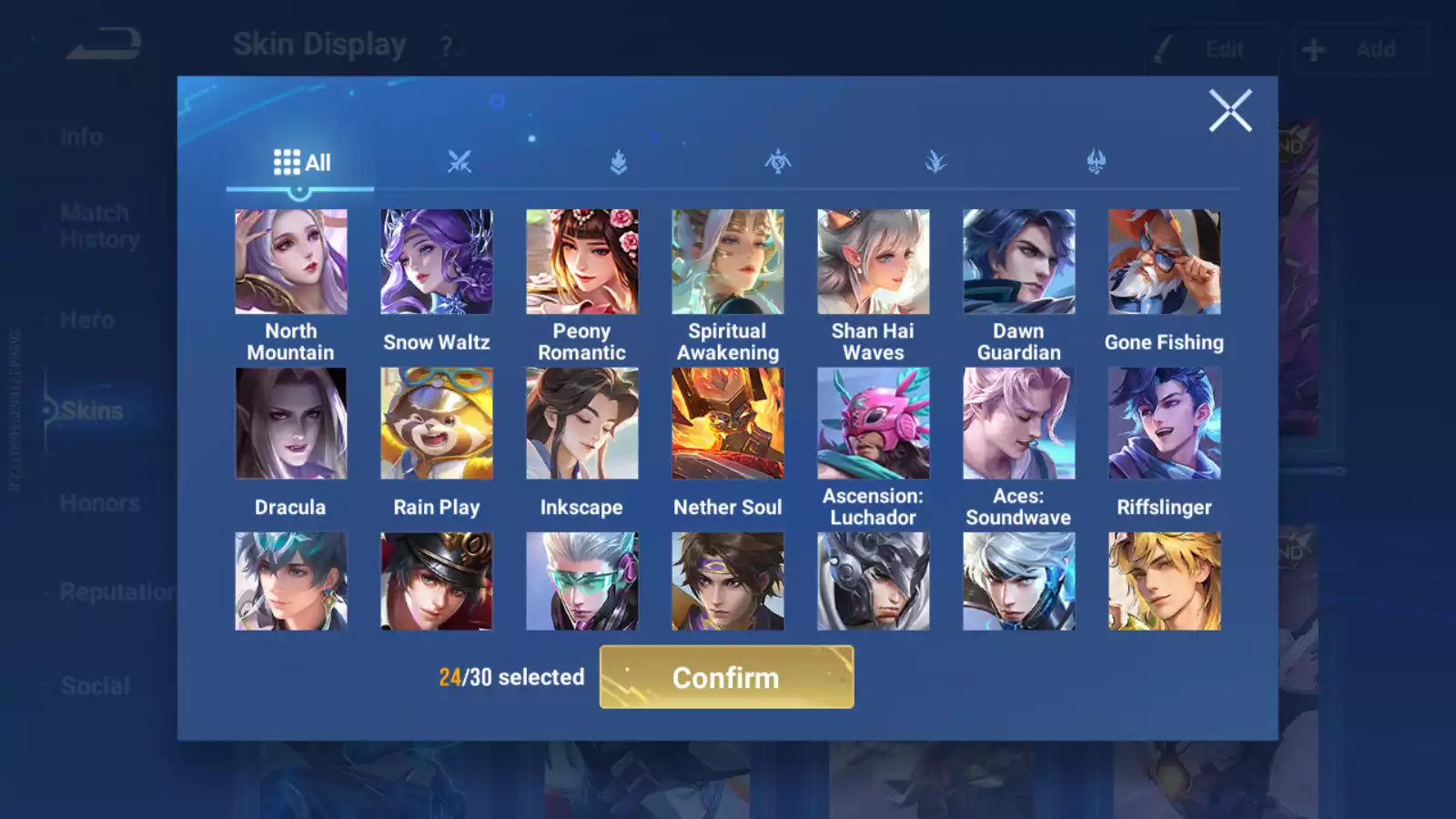Open the demon emblem filter tab
This screenshot has height=819, width=1456.
tap(1096, 161)
